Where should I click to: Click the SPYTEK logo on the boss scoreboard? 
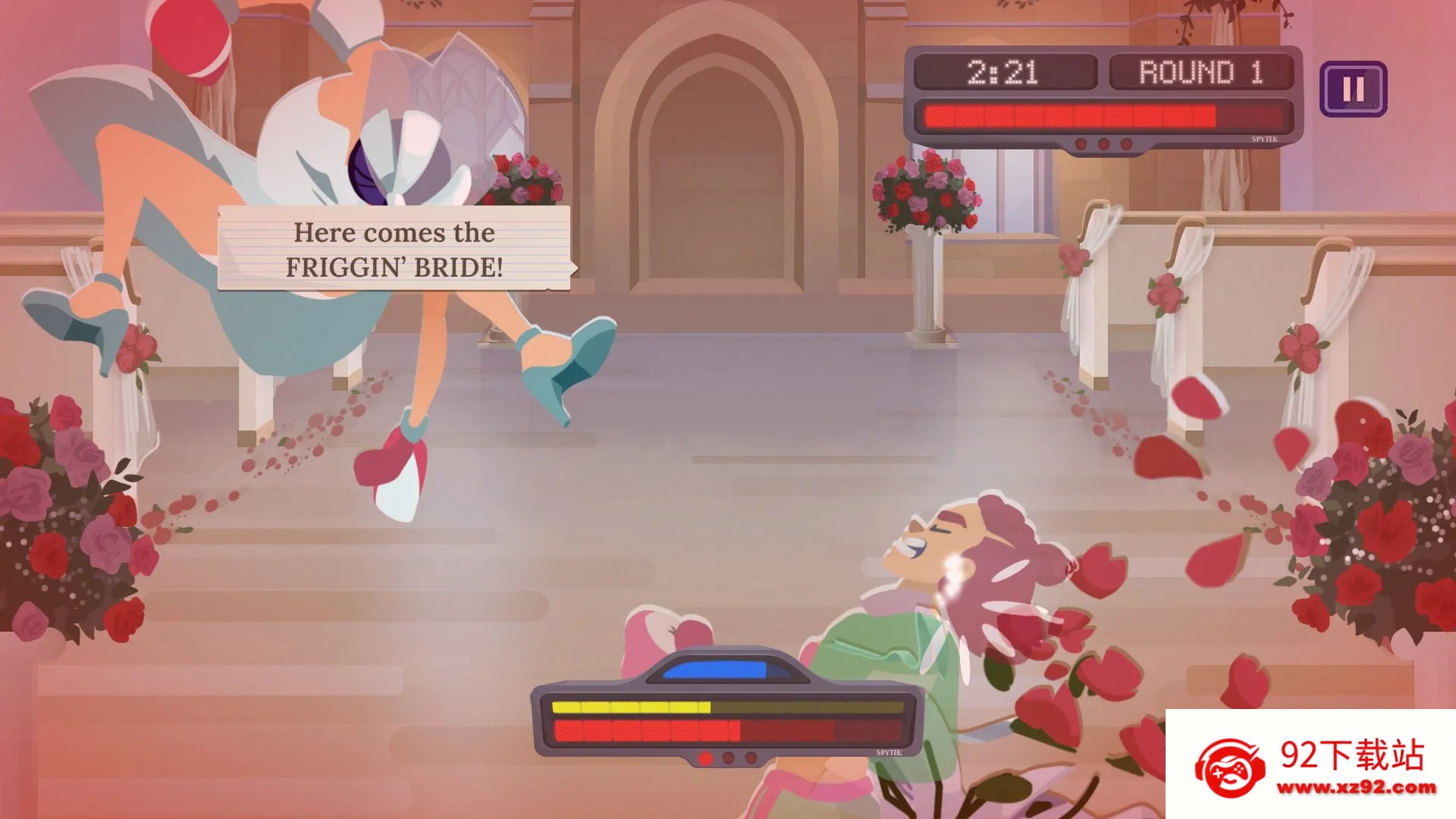pos(1264,140)
